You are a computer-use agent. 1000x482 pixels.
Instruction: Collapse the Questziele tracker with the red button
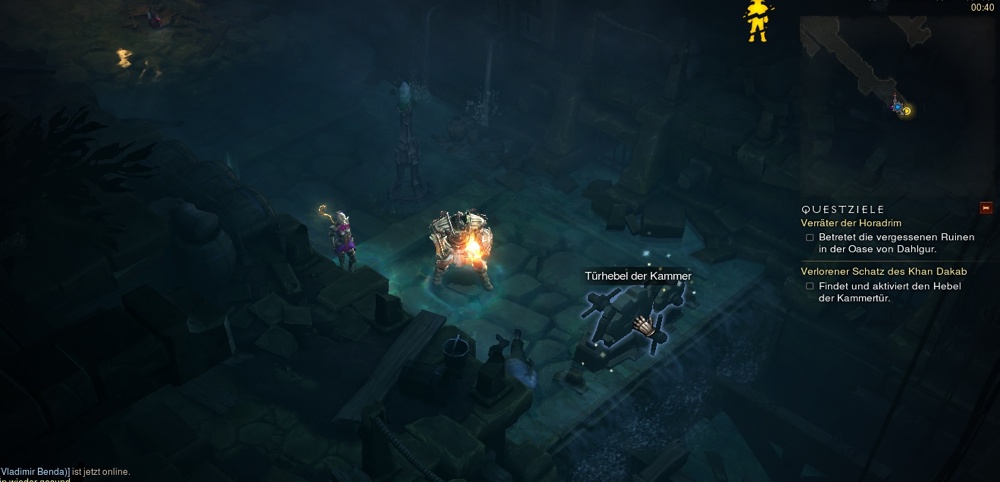click(x=986, y=208)
